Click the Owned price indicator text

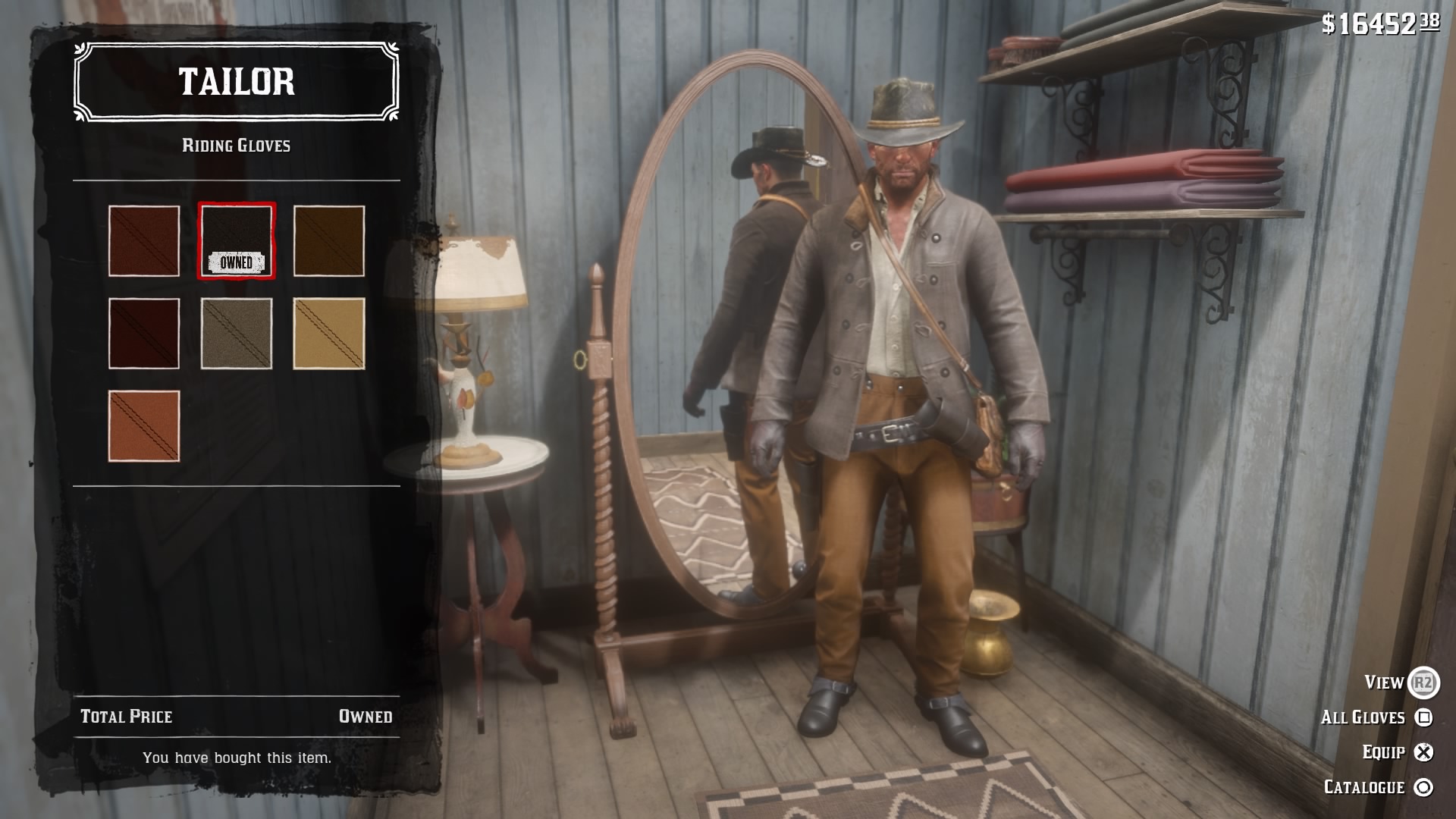tap(367, 715)
